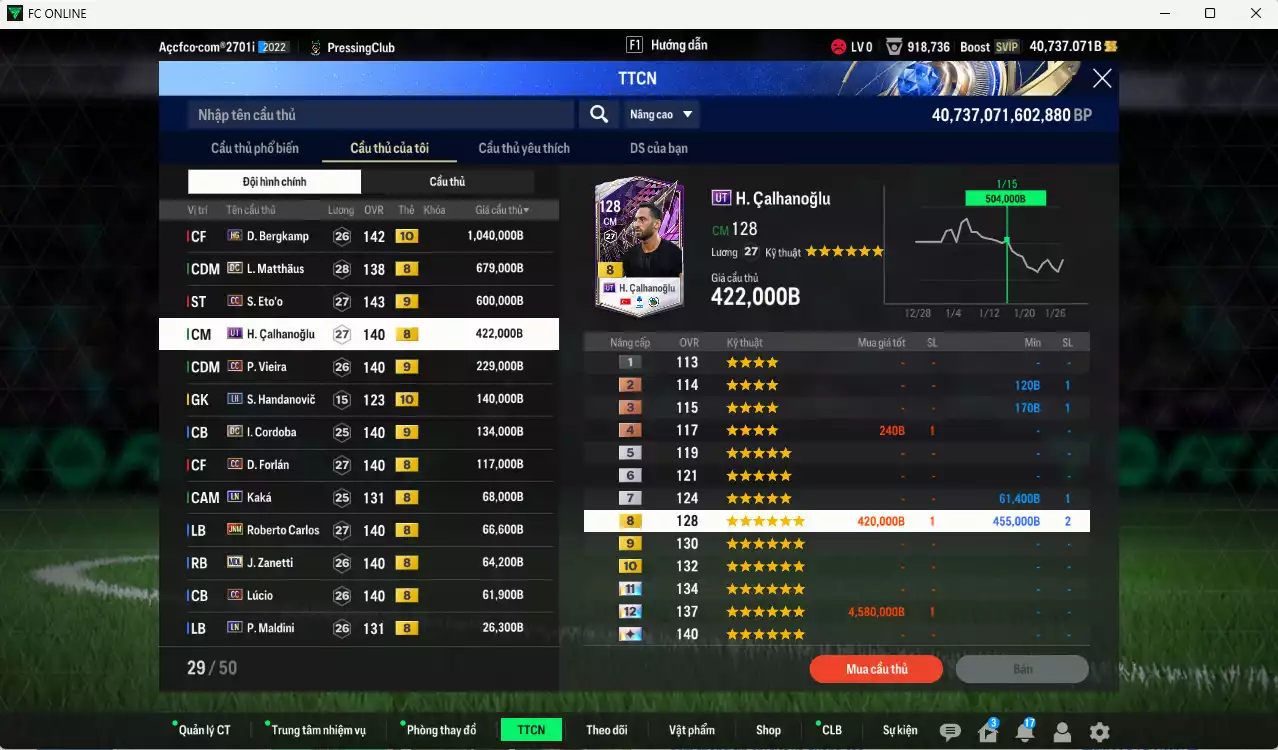1278x750 pixels.
Task: Maximize the FC ONLINE window
Action: tap(1210, 13)
